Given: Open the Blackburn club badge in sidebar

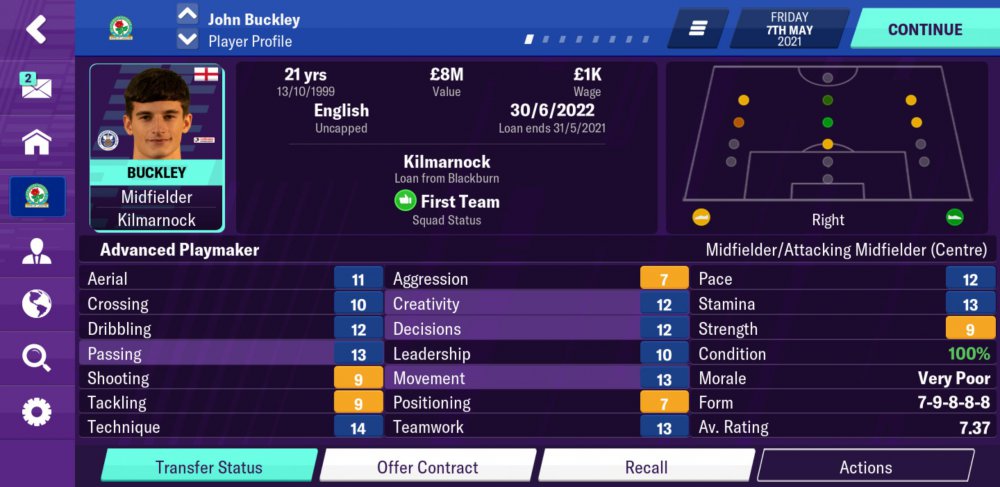Looking at the screenshot, I should [x=36, y=196].
